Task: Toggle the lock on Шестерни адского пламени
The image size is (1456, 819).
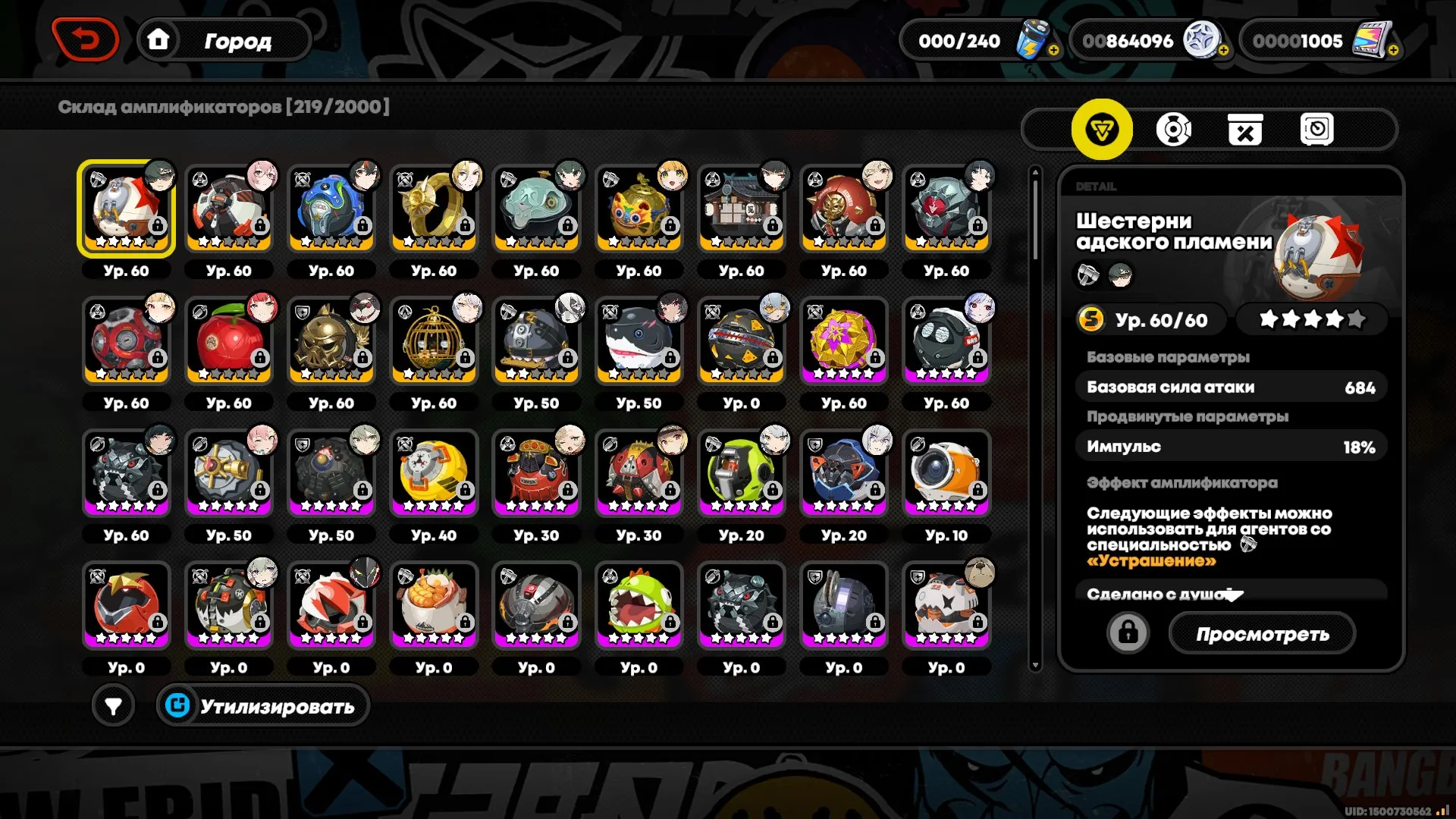Action: click(1128, 632)
